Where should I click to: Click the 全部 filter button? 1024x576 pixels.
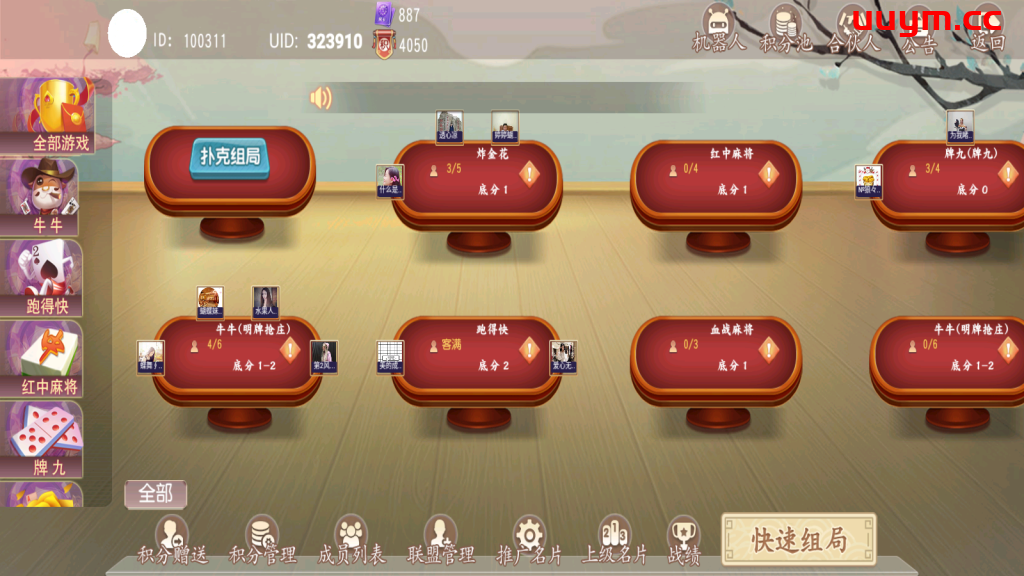pyautogui.click(x=155, y=493)
